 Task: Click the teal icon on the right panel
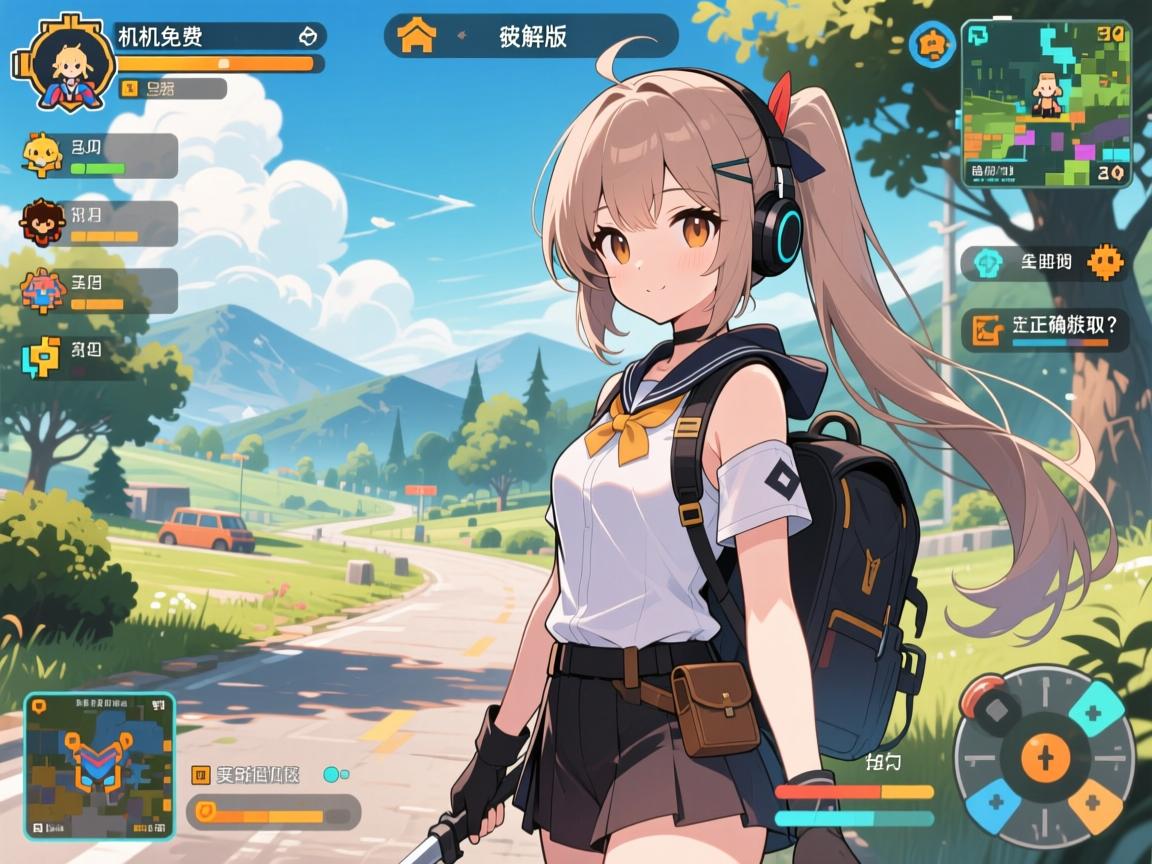[x=989, y=263]
